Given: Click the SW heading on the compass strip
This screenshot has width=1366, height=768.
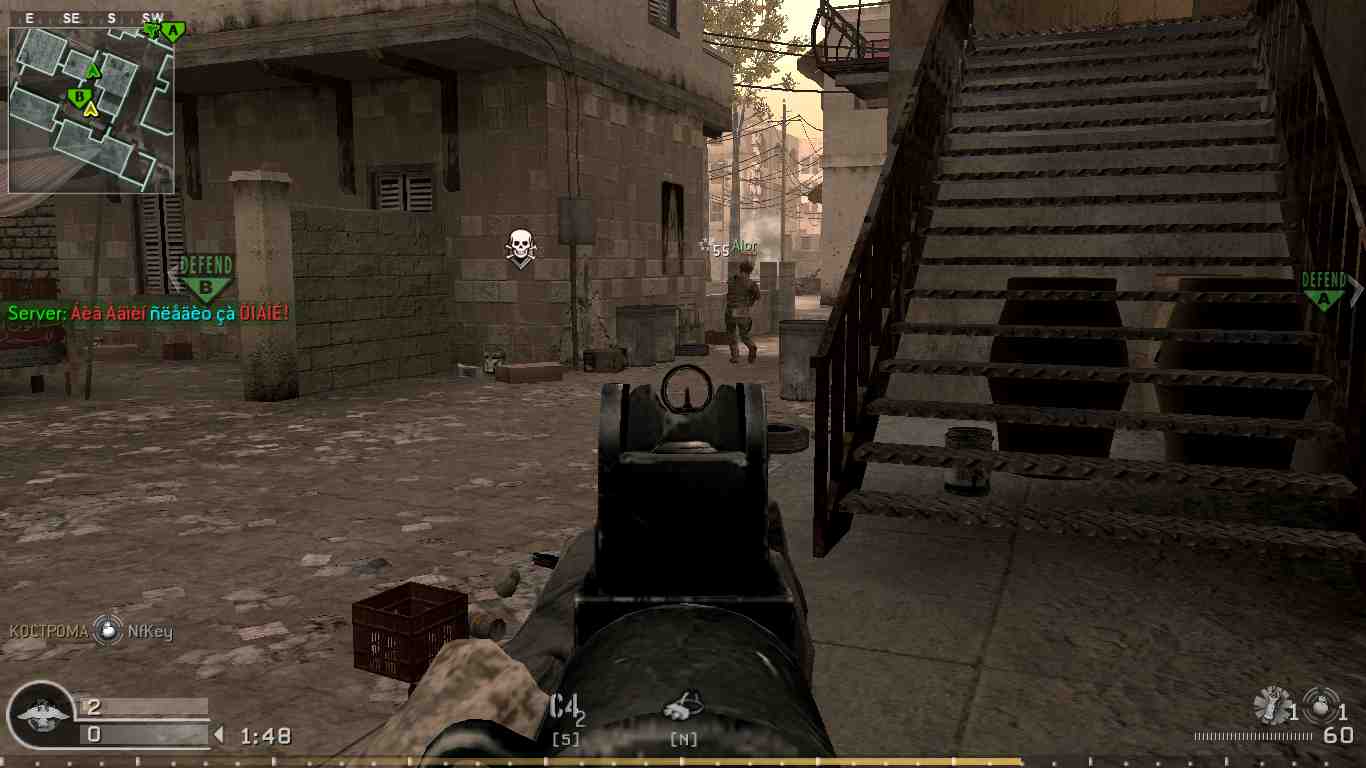Looking at the screenshot, I should [x=152, y=17].
